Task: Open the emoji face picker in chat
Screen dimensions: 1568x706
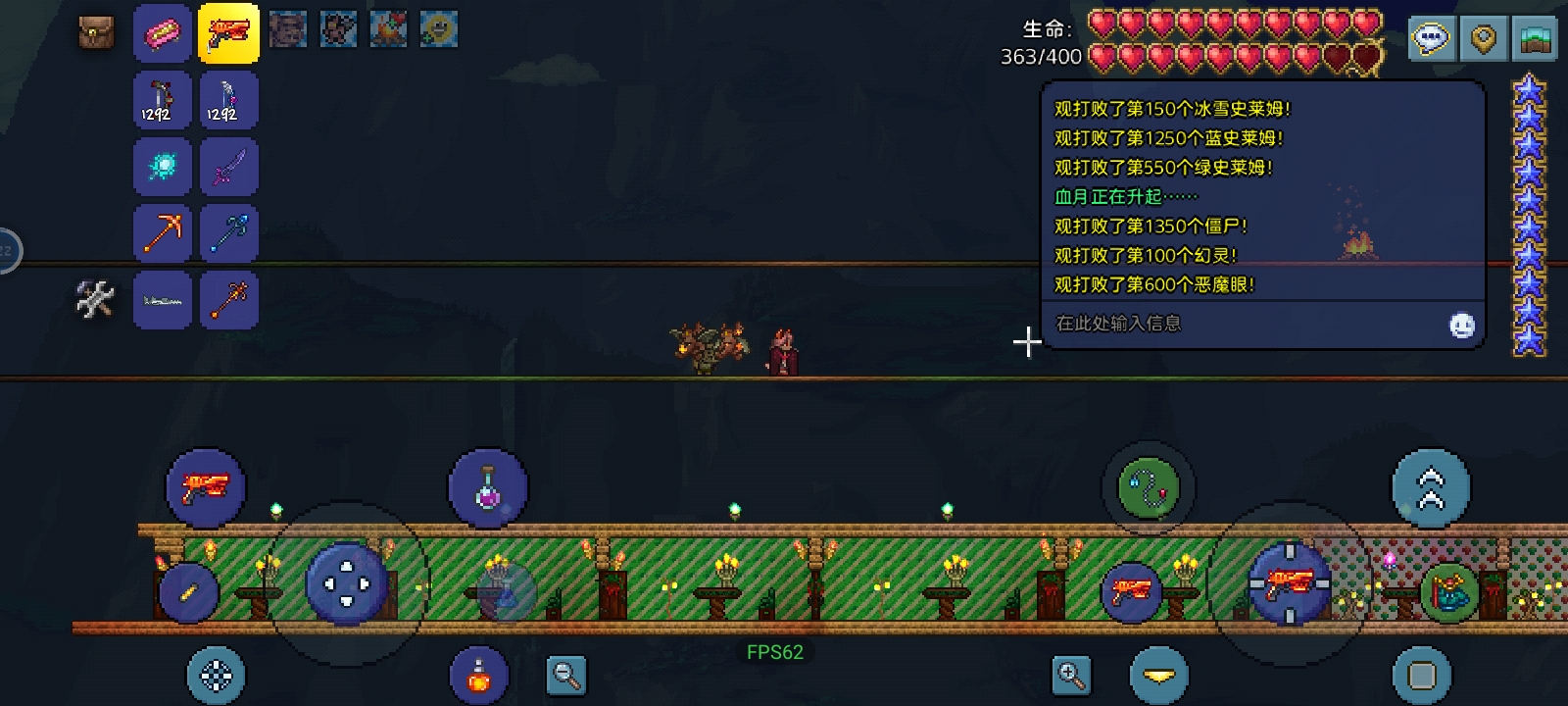Action: [1461, 326]
